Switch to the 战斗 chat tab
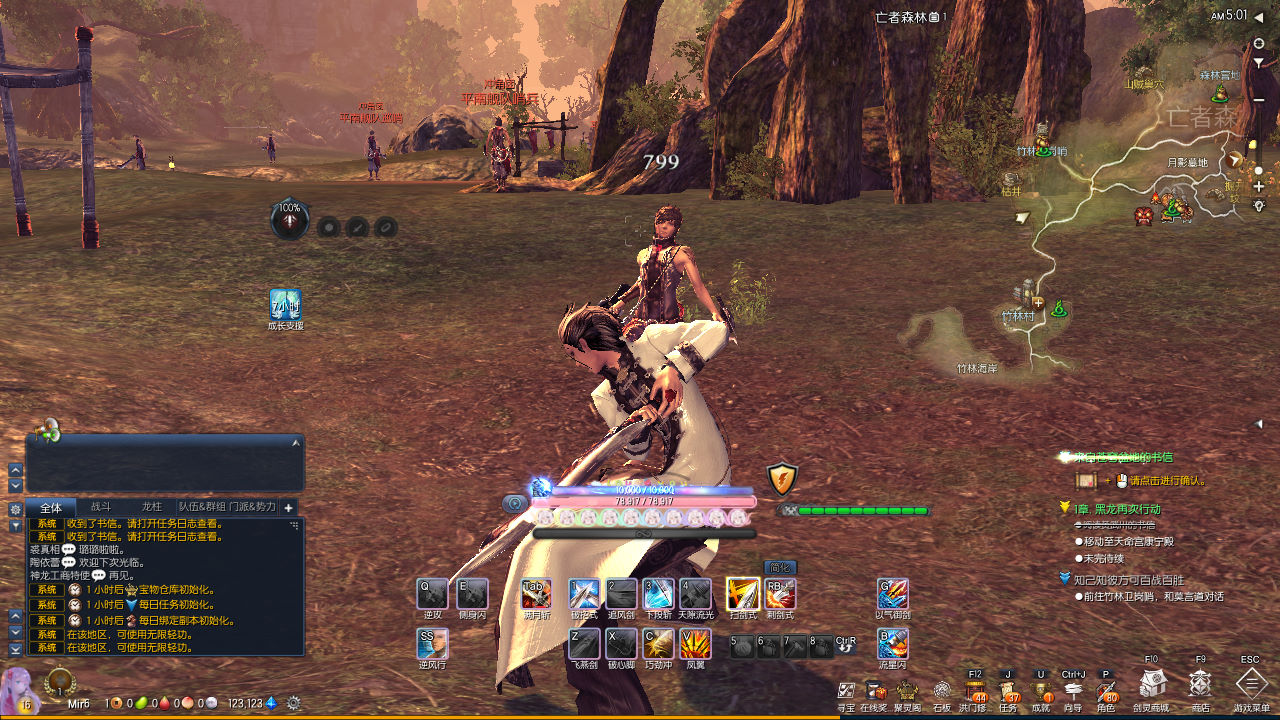 coord(101,507)
